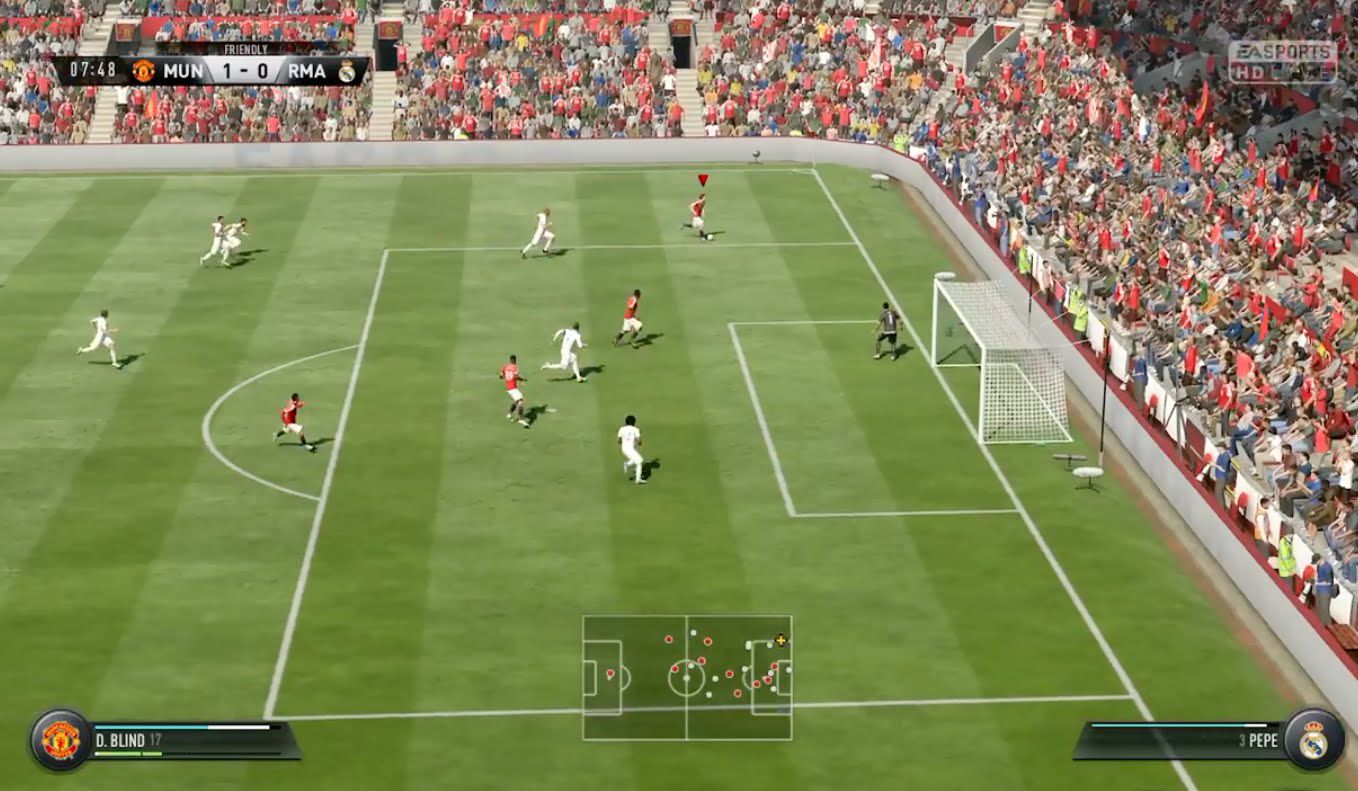1358x791 pixels.
Task: Click the center circle on the radar
Action: pyautogui.click(x=686, y=678)
